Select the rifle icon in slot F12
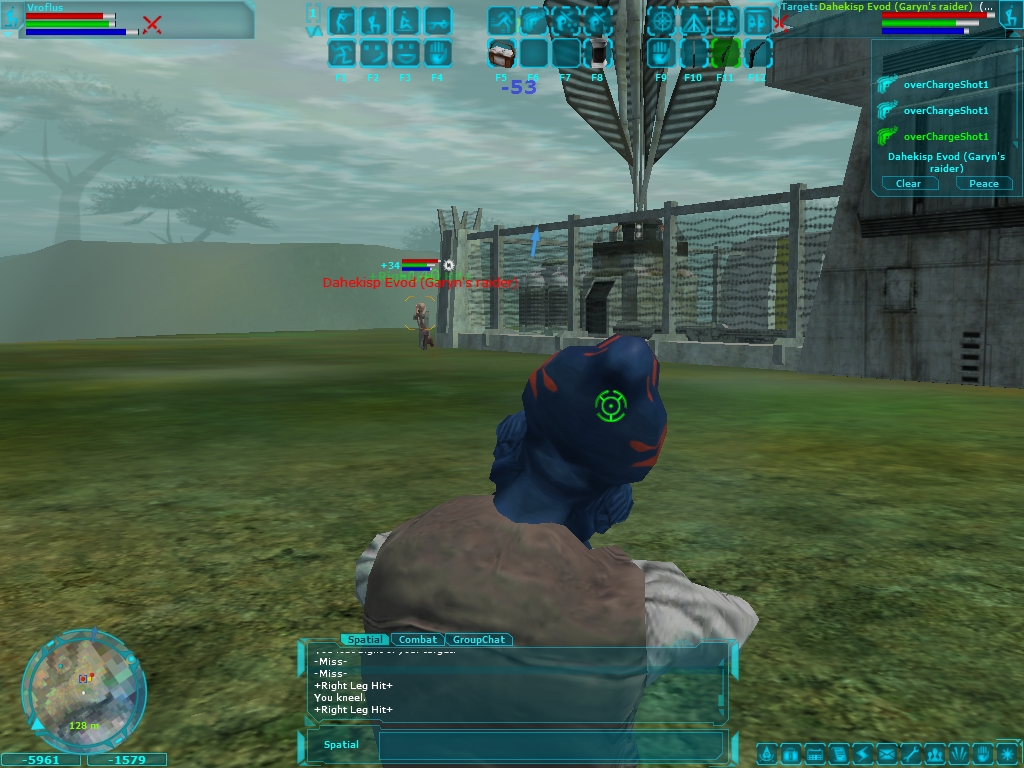1024x768 pixels. point(757,52)
